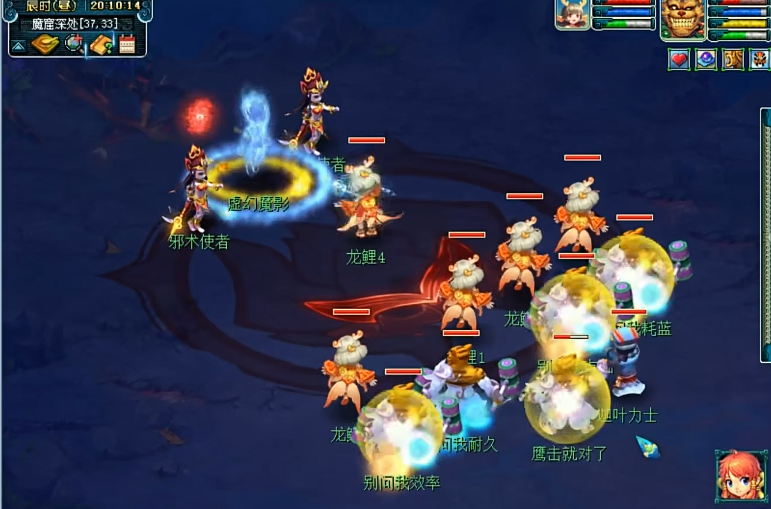Open the orange guide book with question mark
771x509 pixels.
[100, 44]
